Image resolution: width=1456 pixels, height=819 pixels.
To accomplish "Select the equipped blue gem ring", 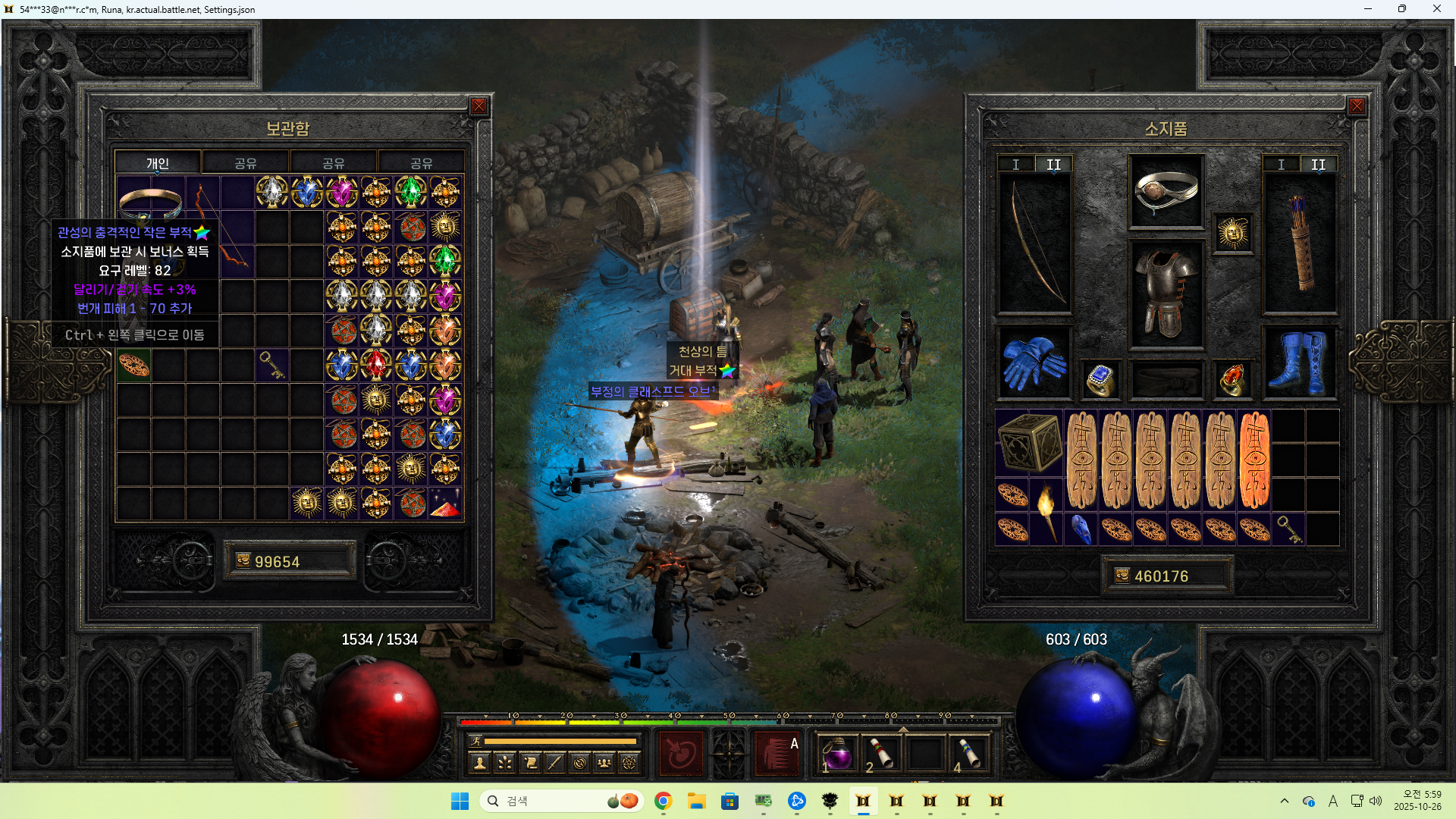I will click(x=1100, y=379).
